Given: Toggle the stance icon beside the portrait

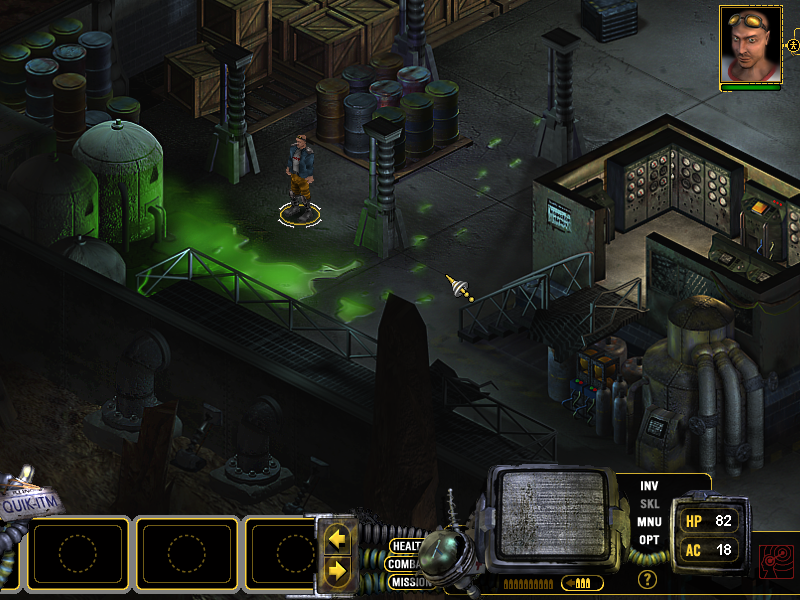Looking at the screenshot, I should [793, 46].
